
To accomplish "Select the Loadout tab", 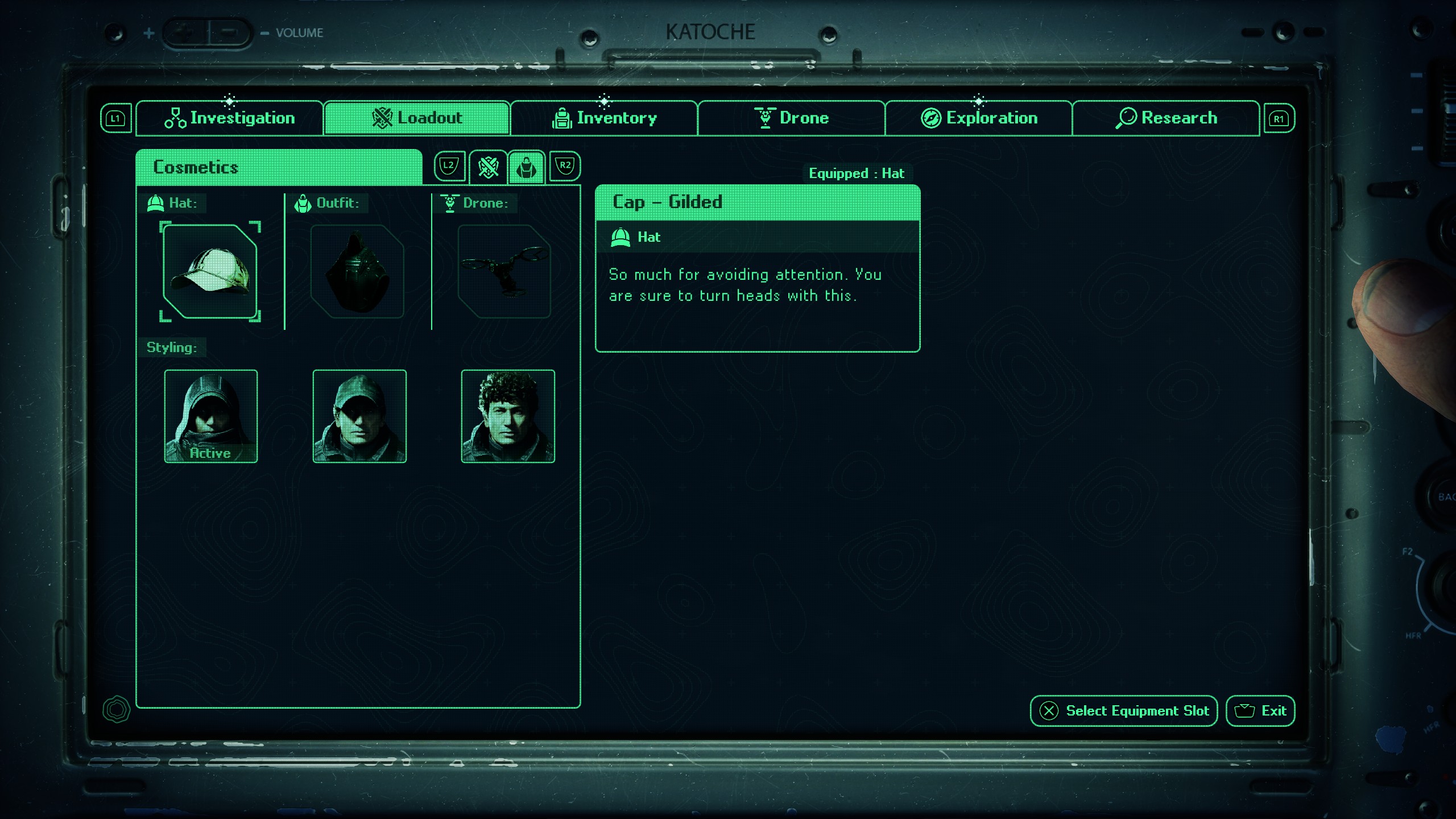I will (x=417, y=118).
